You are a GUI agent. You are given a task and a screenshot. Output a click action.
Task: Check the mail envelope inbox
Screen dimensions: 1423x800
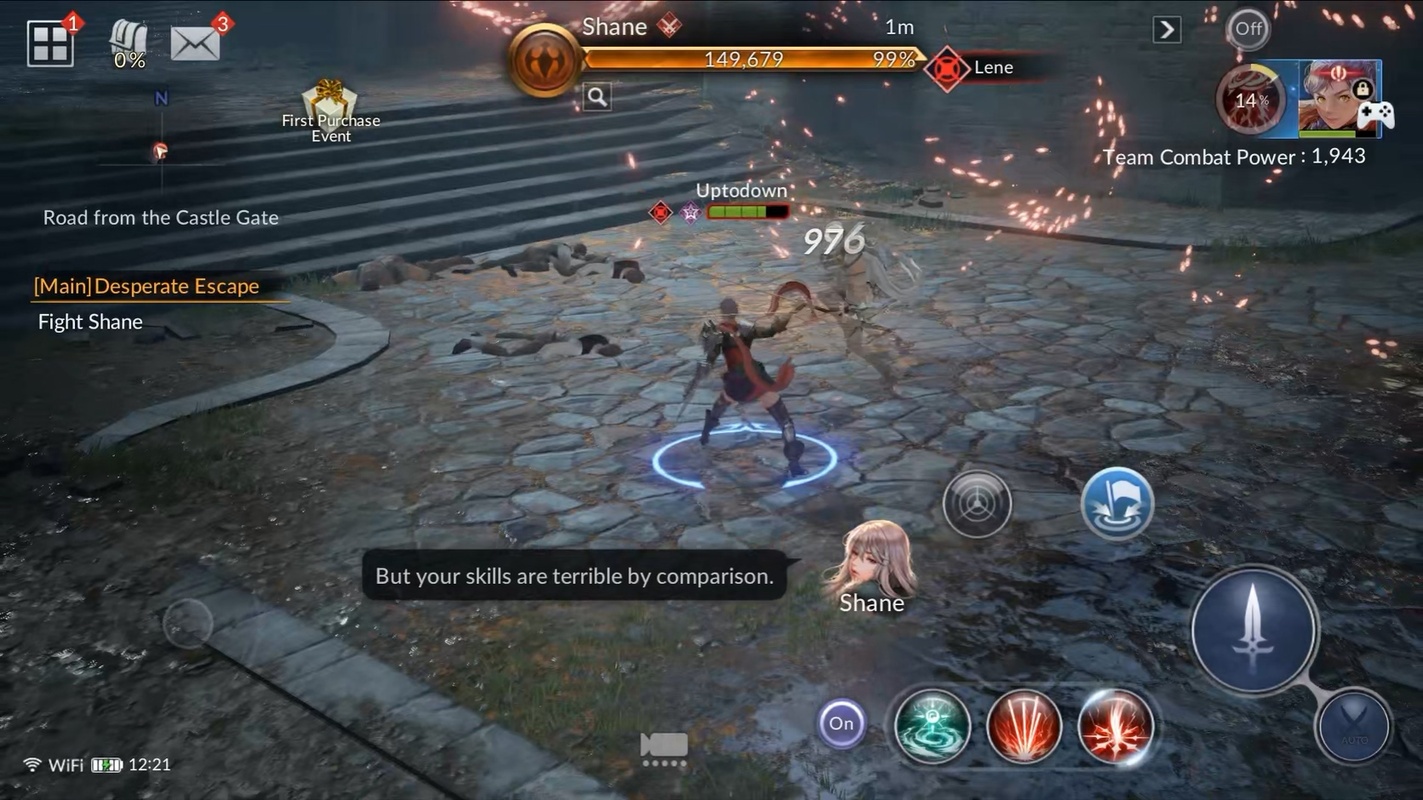coord(195,43)
